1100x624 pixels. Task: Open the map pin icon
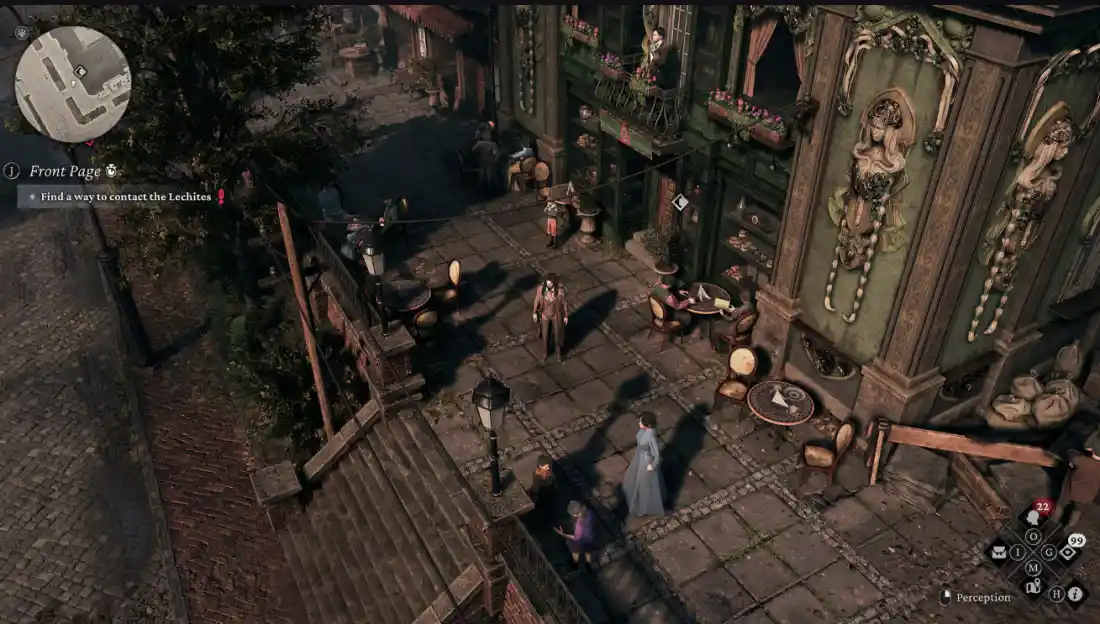pyautogui.click(x=1033, y=587)
